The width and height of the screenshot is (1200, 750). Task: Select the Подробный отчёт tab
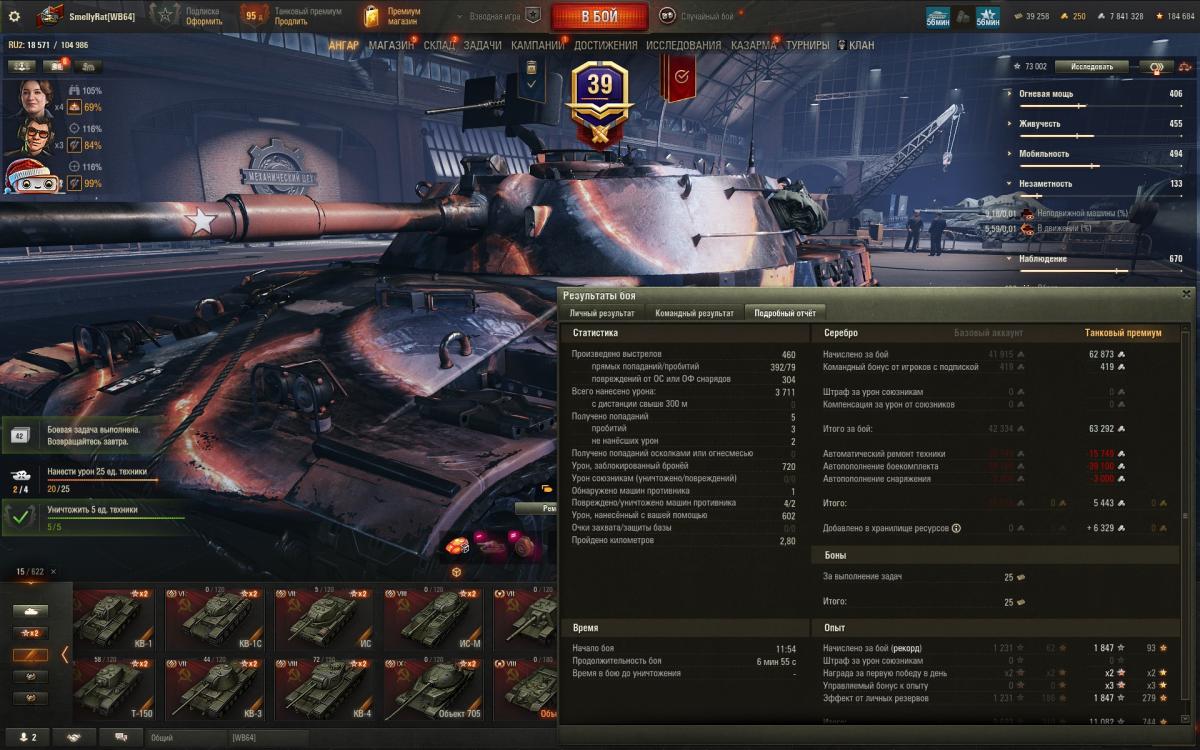[785, 313]
